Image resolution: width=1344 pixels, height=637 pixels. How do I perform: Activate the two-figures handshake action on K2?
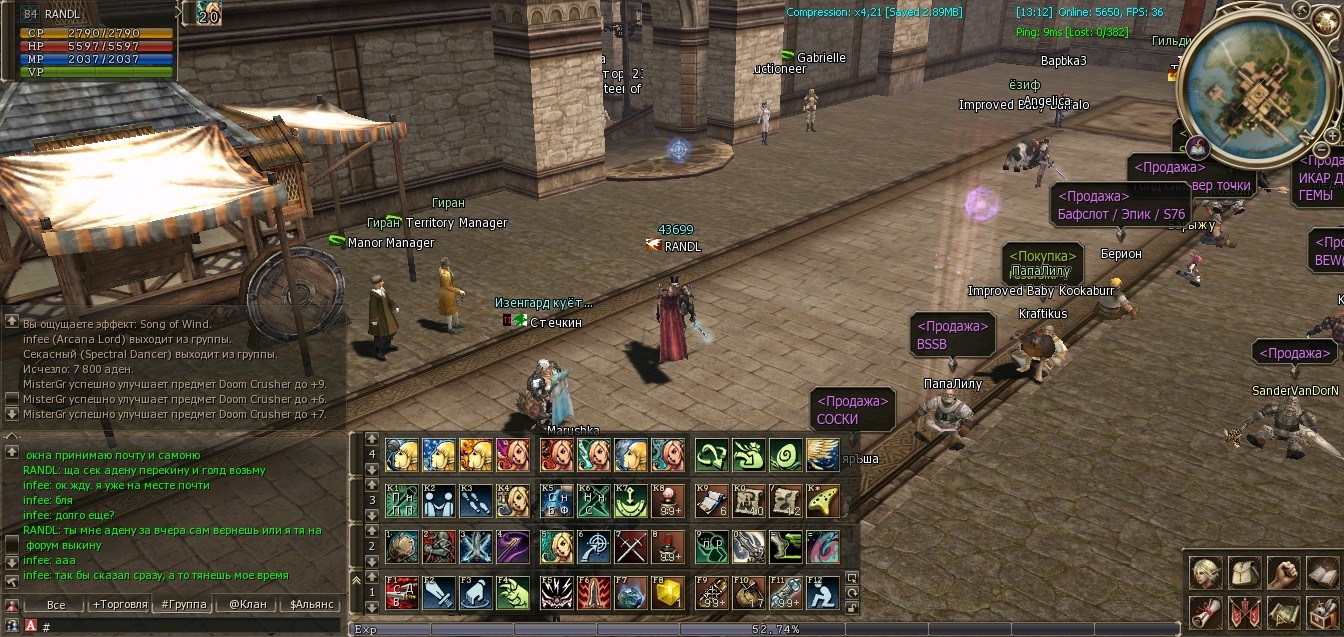438,501
